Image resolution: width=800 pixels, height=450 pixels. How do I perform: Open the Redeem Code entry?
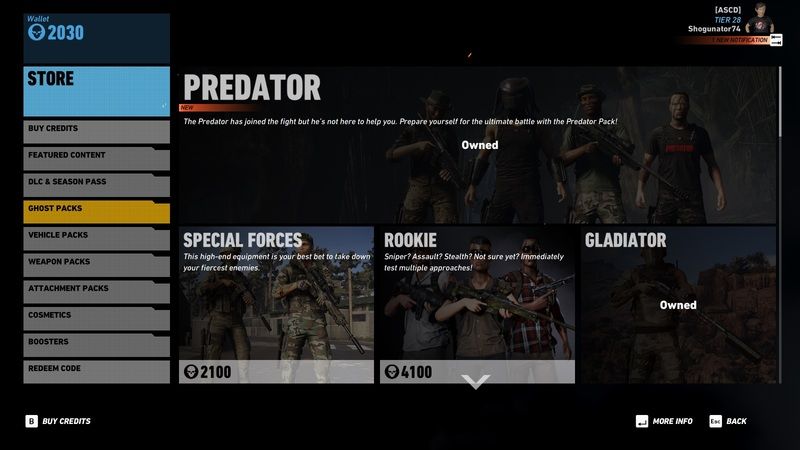coord(96,369)
